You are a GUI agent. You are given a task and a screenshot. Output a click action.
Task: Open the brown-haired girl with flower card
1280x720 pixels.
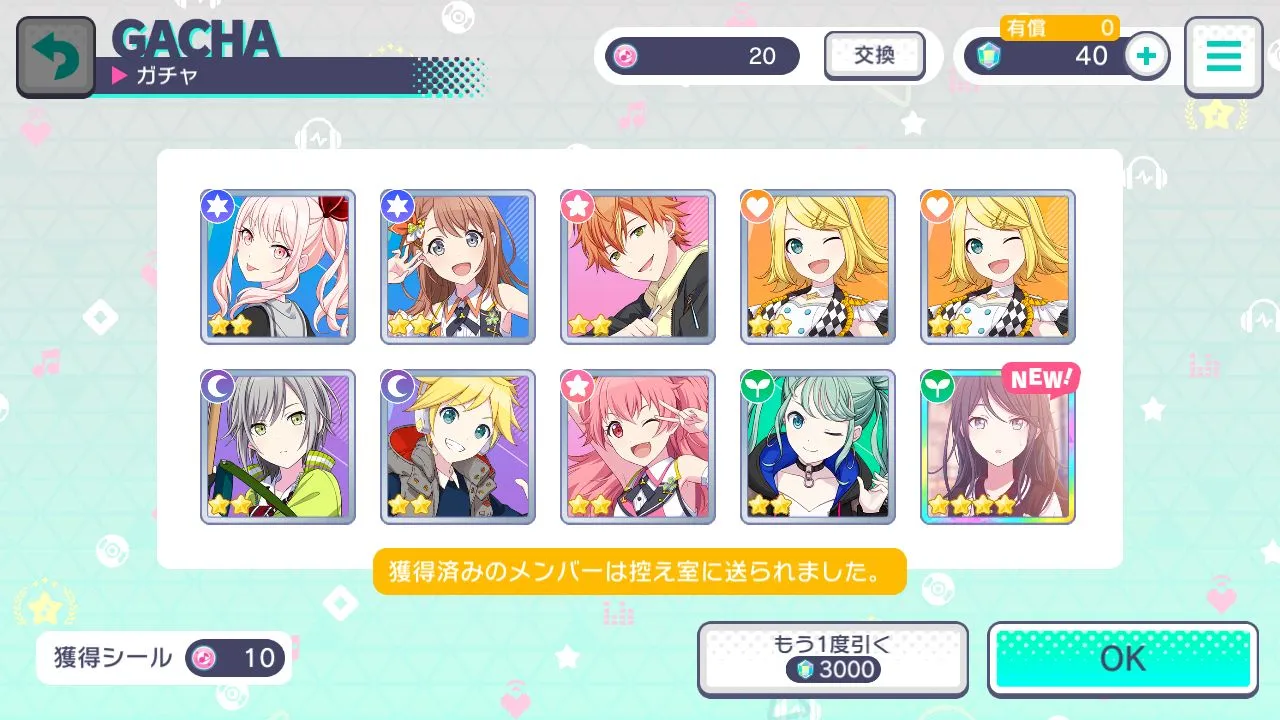point(458,267)
